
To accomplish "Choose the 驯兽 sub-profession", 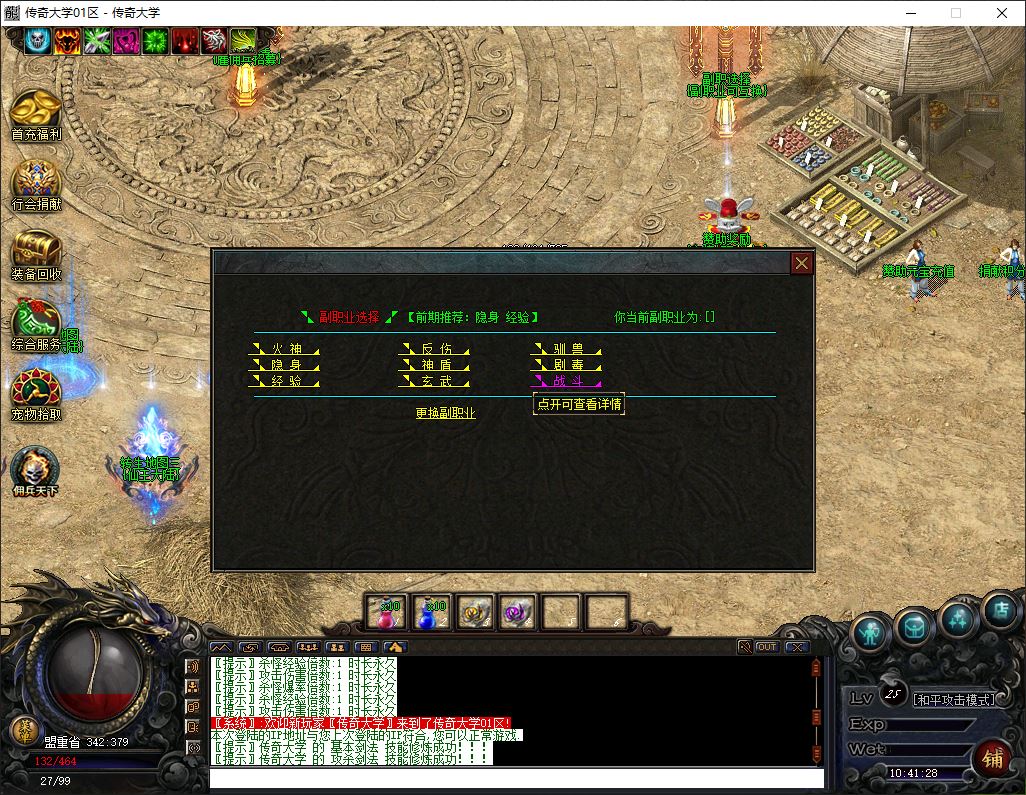I will click(x=567, y=349).
